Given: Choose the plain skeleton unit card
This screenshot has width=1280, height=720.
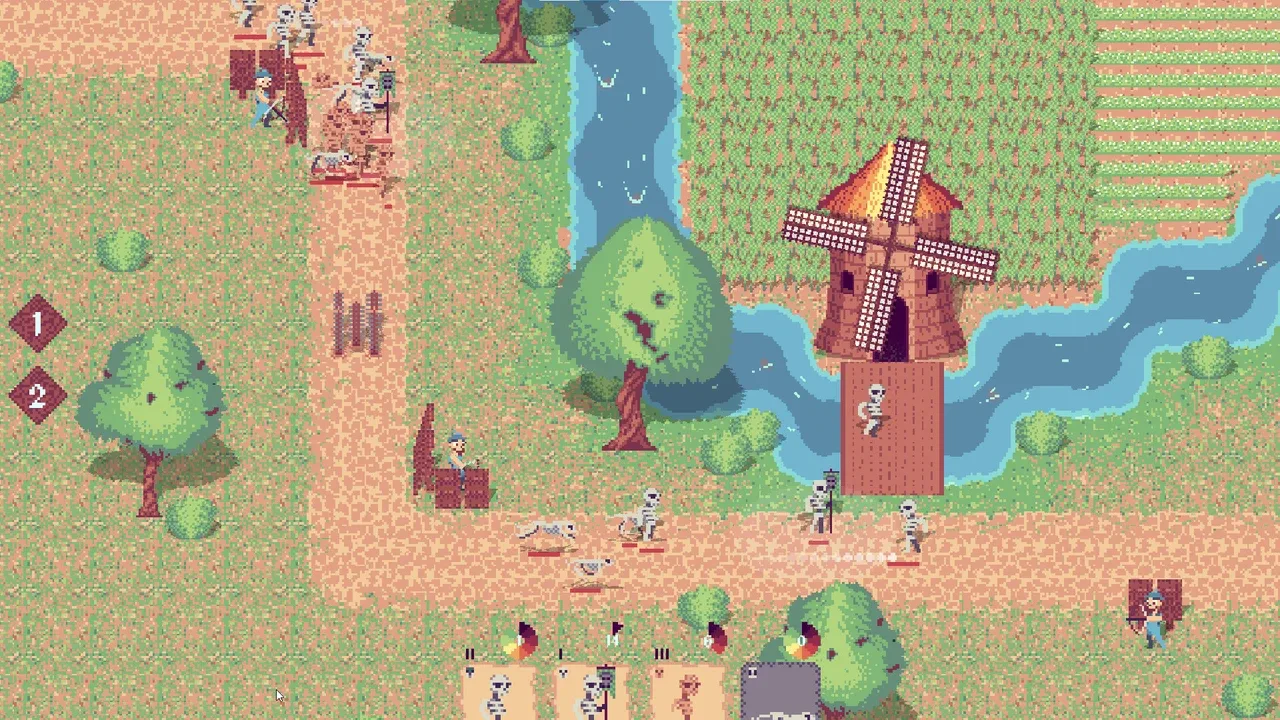Looking at the screenshot, I should (x=498, y=692).
